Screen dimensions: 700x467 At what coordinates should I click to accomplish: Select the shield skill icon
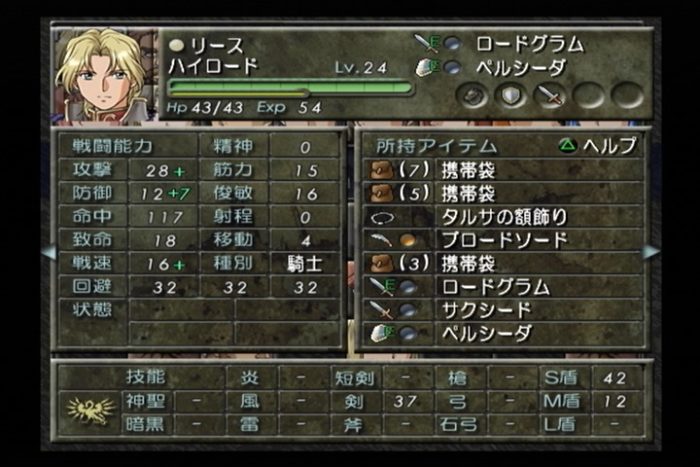coord(511,96)
